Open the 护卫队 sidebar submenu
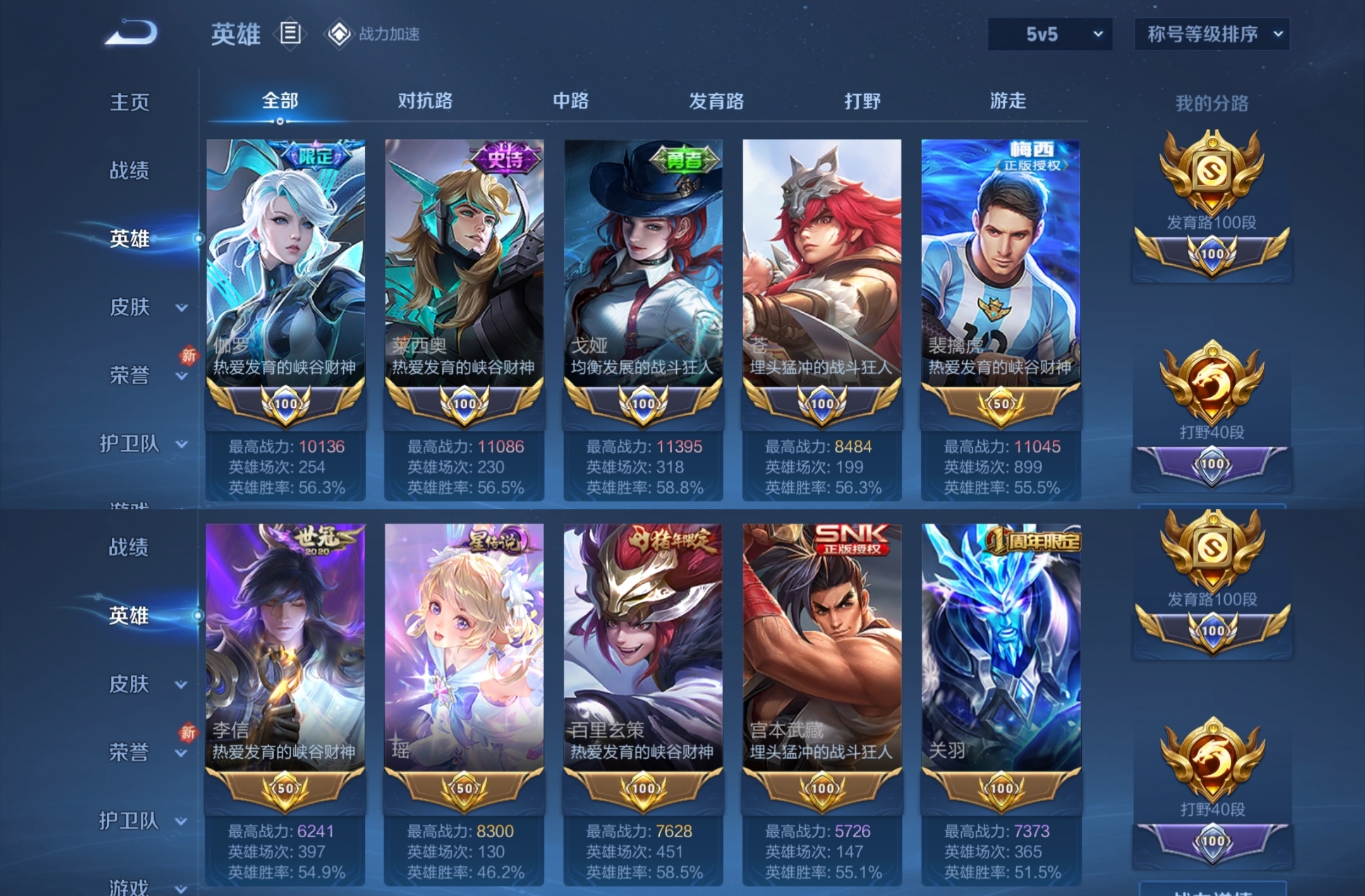The image size is (1365, 896). tap(129, 444)
